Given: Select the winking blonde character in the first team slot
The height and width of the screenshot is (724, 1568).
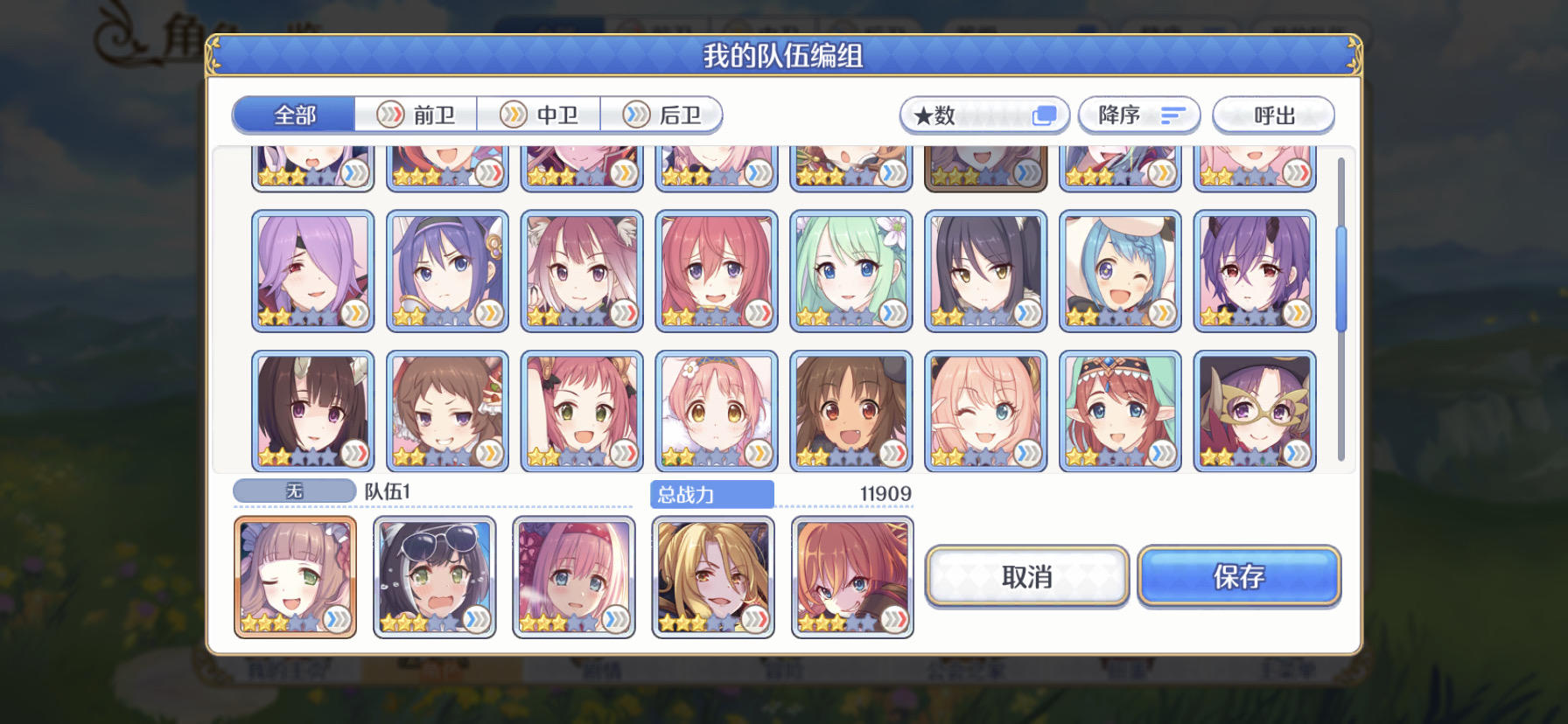Looking at the screenshot, I should click(295, 573).
